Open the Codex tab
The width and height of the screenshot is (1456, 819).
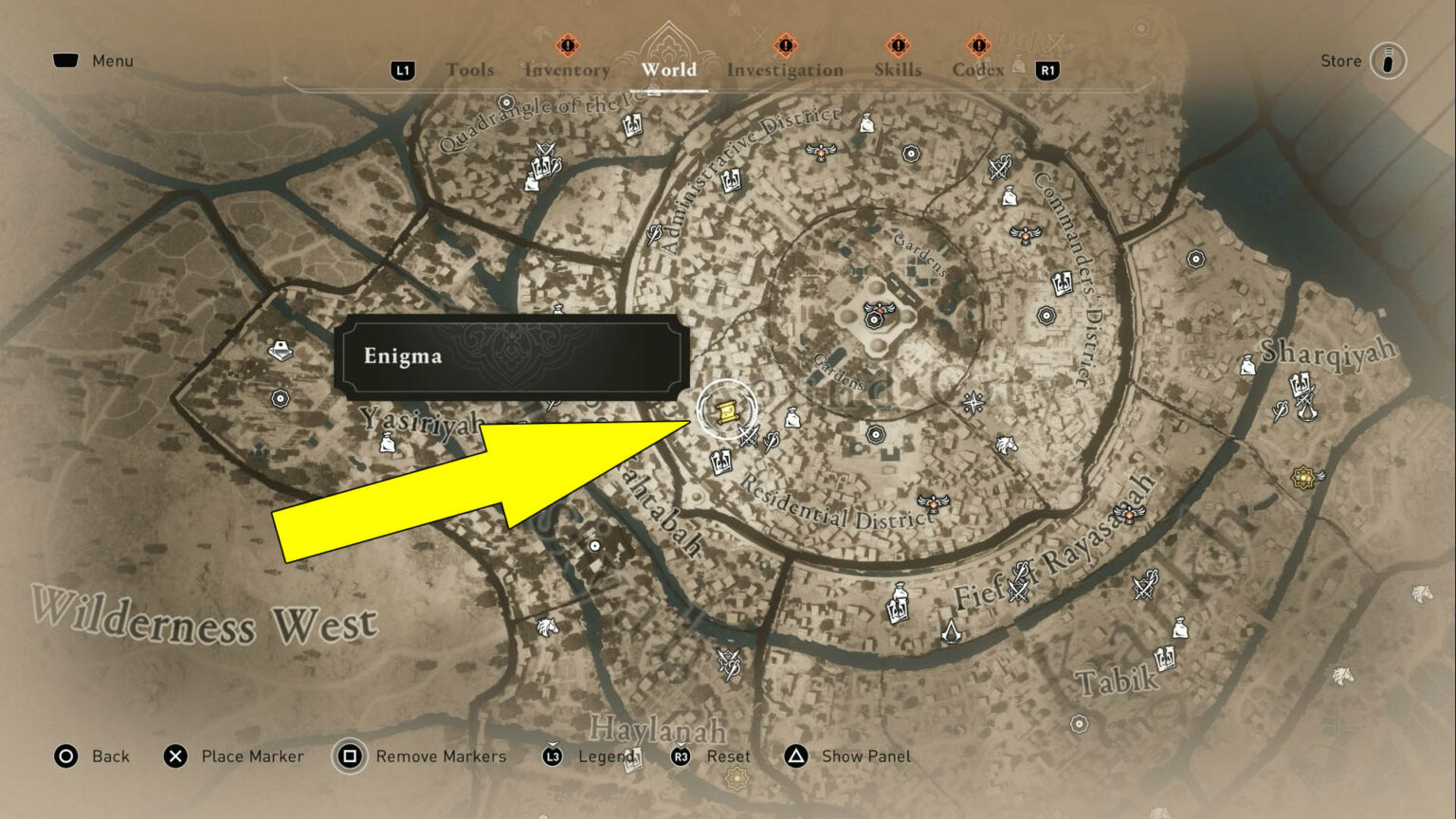click(978, 68)
